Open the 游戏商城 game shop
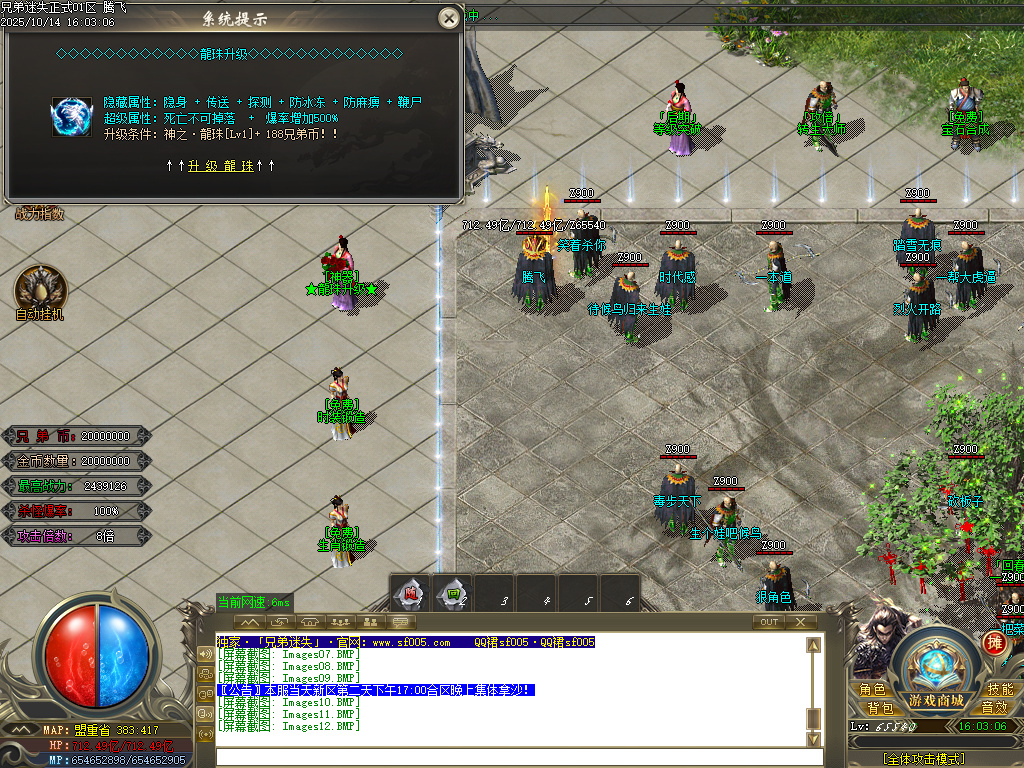The height and width of the screenshot is (768, 1024). 936,698
